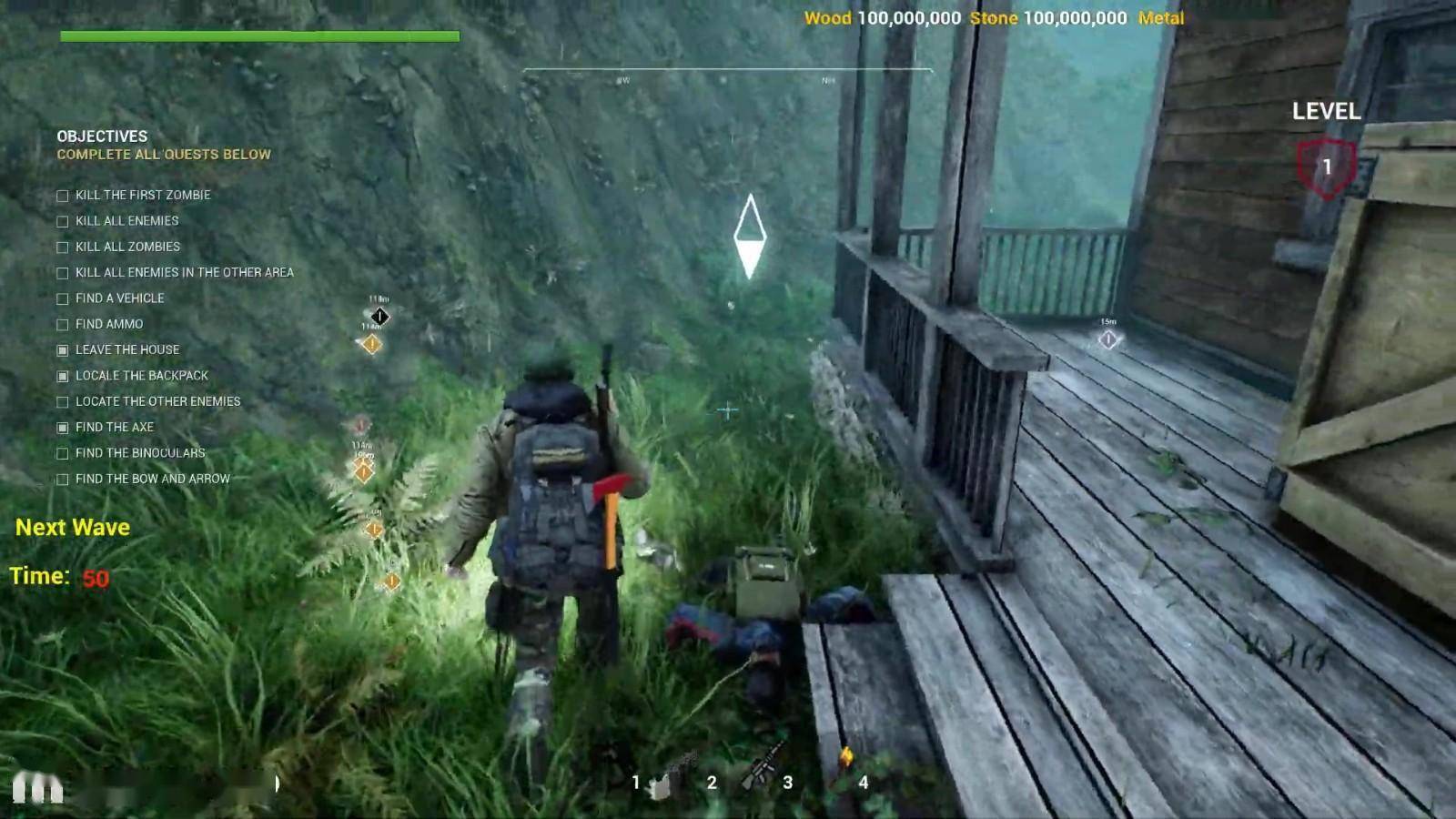
Task: Toggle the Find Ammo objective checkbox
Action: tap(63, 325)
